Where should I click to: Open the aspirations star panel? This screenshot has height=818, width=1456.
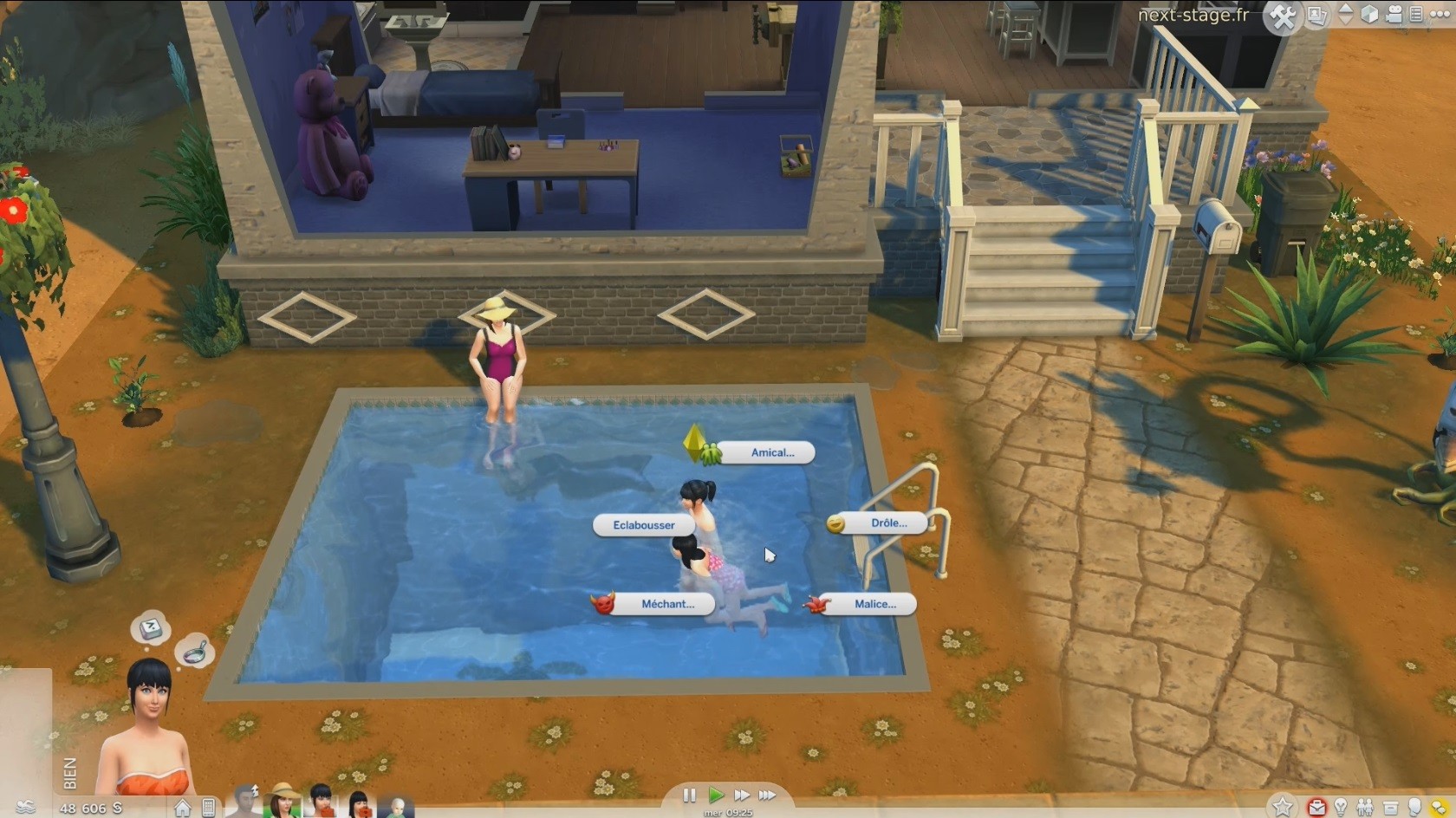point(1283,808)
